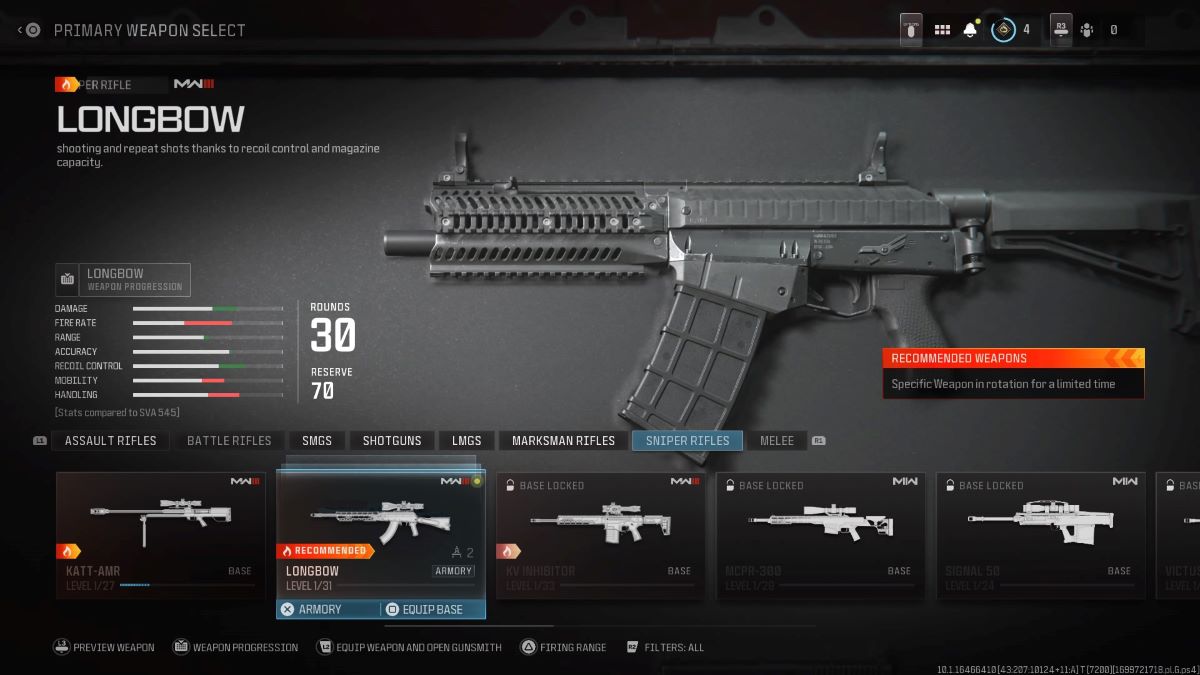Screen dimensions: 1200x675
Task: Open the Marksman Rifles tab
Action: 563,441
